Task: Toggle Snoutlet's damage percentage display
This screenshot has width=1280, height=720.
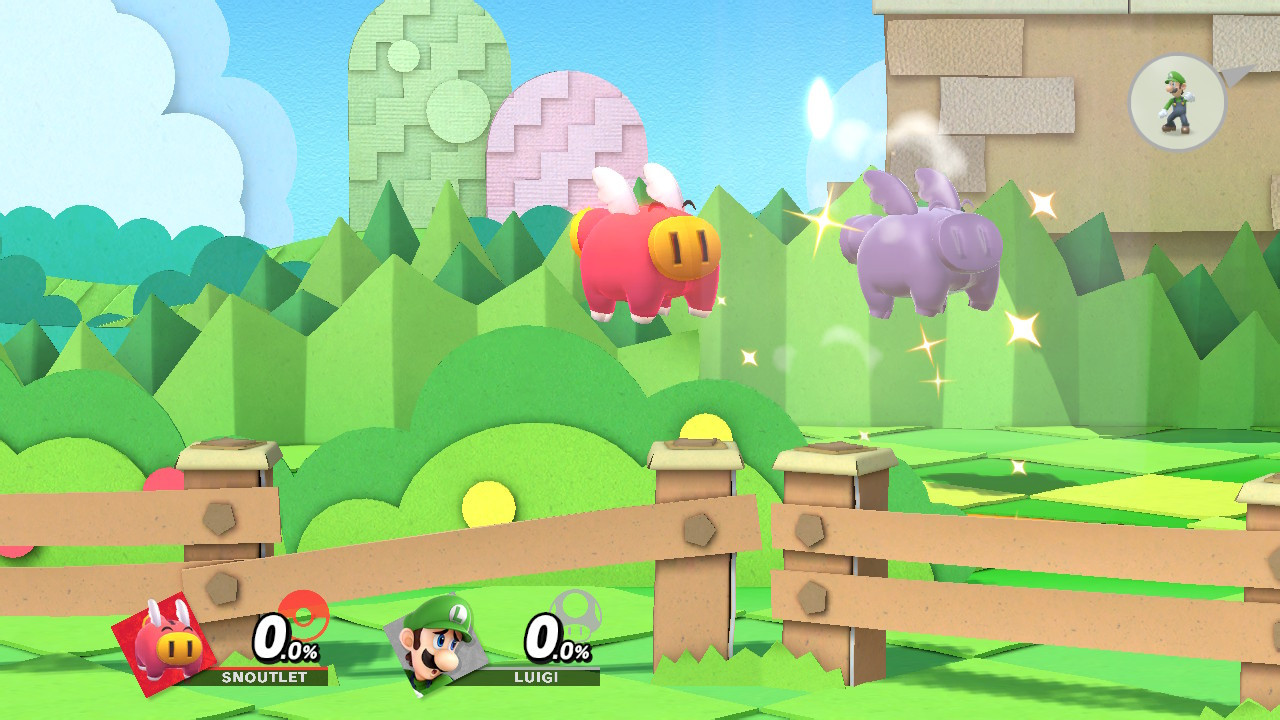Action: tap(280, 645)
